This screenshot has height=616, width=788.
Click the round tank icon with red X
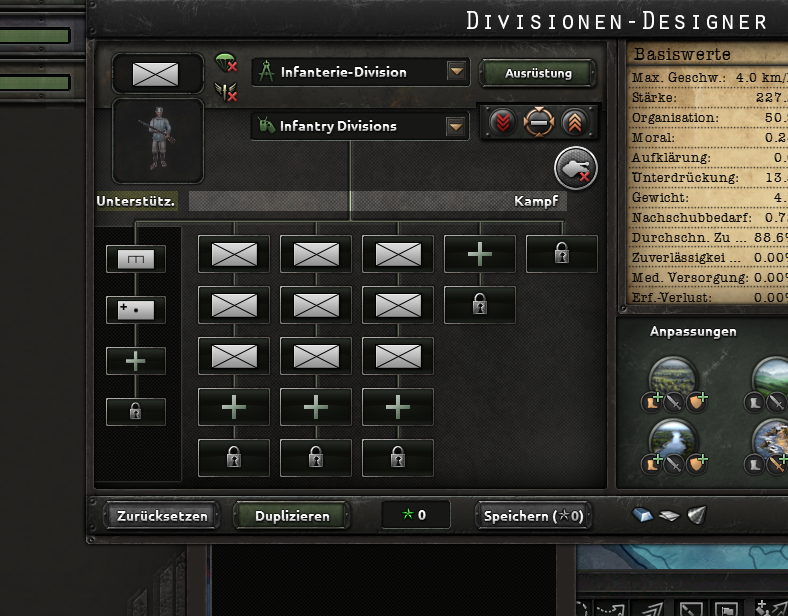point(575,168)
